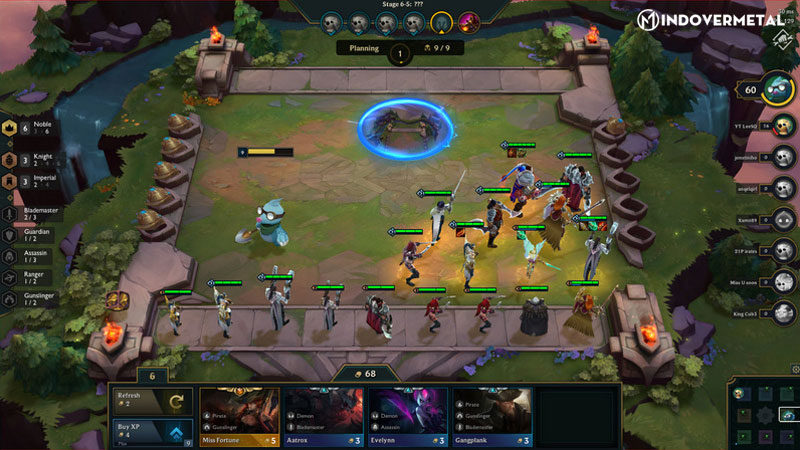Image resolution: width=800 pixels, height=450 pixels.
Task: Open the Blademaster trait info
Action: 27,212
